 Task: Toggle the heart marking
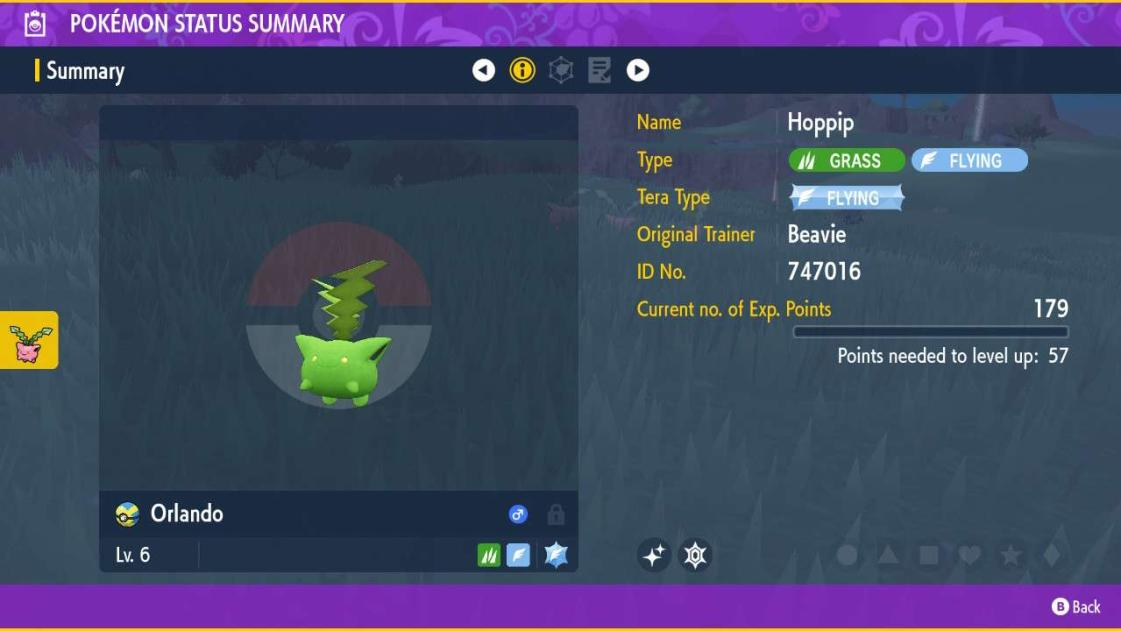(969, 555)
